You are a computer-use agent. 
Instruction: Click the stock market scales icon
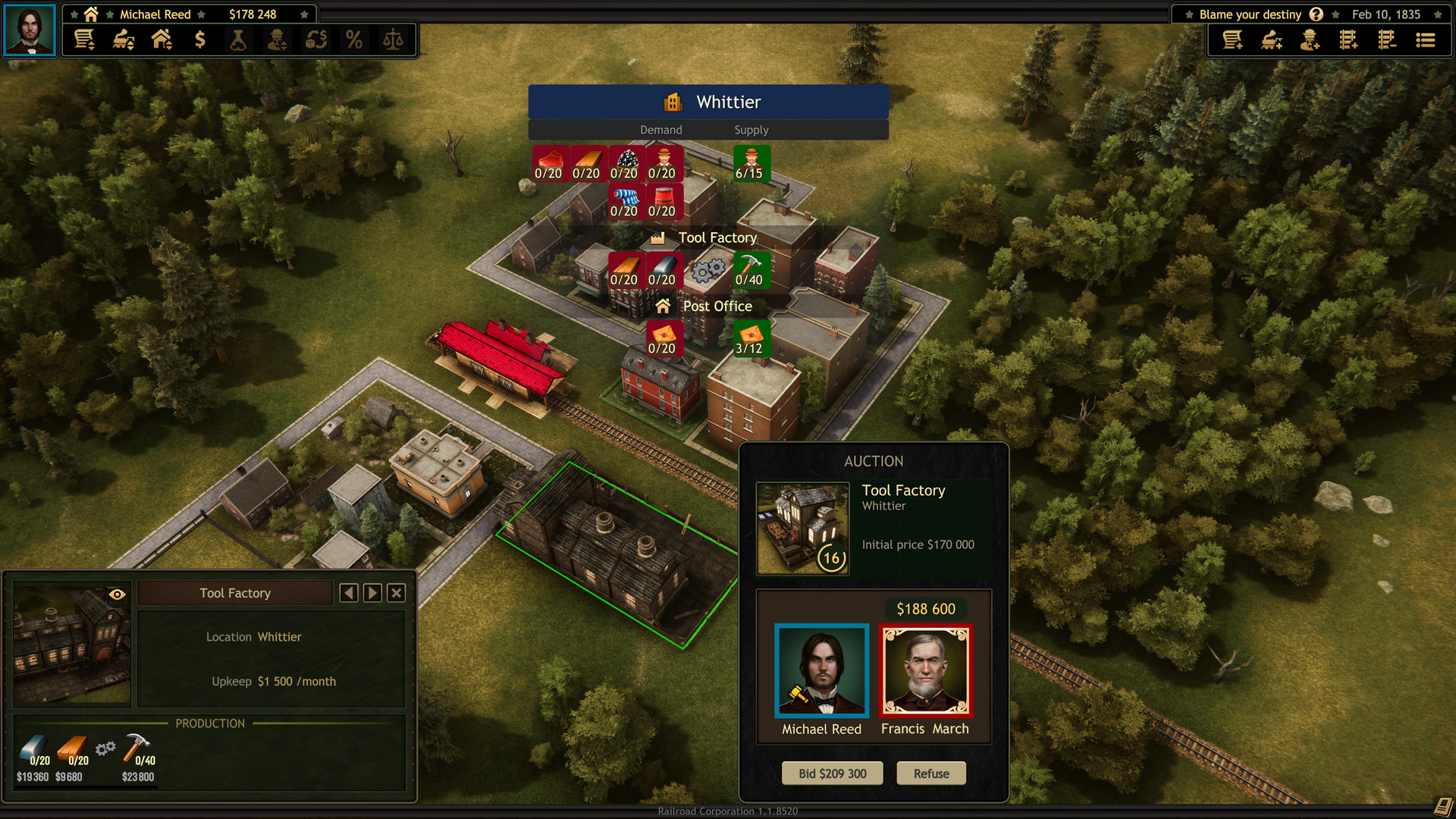tap(393, 39)
